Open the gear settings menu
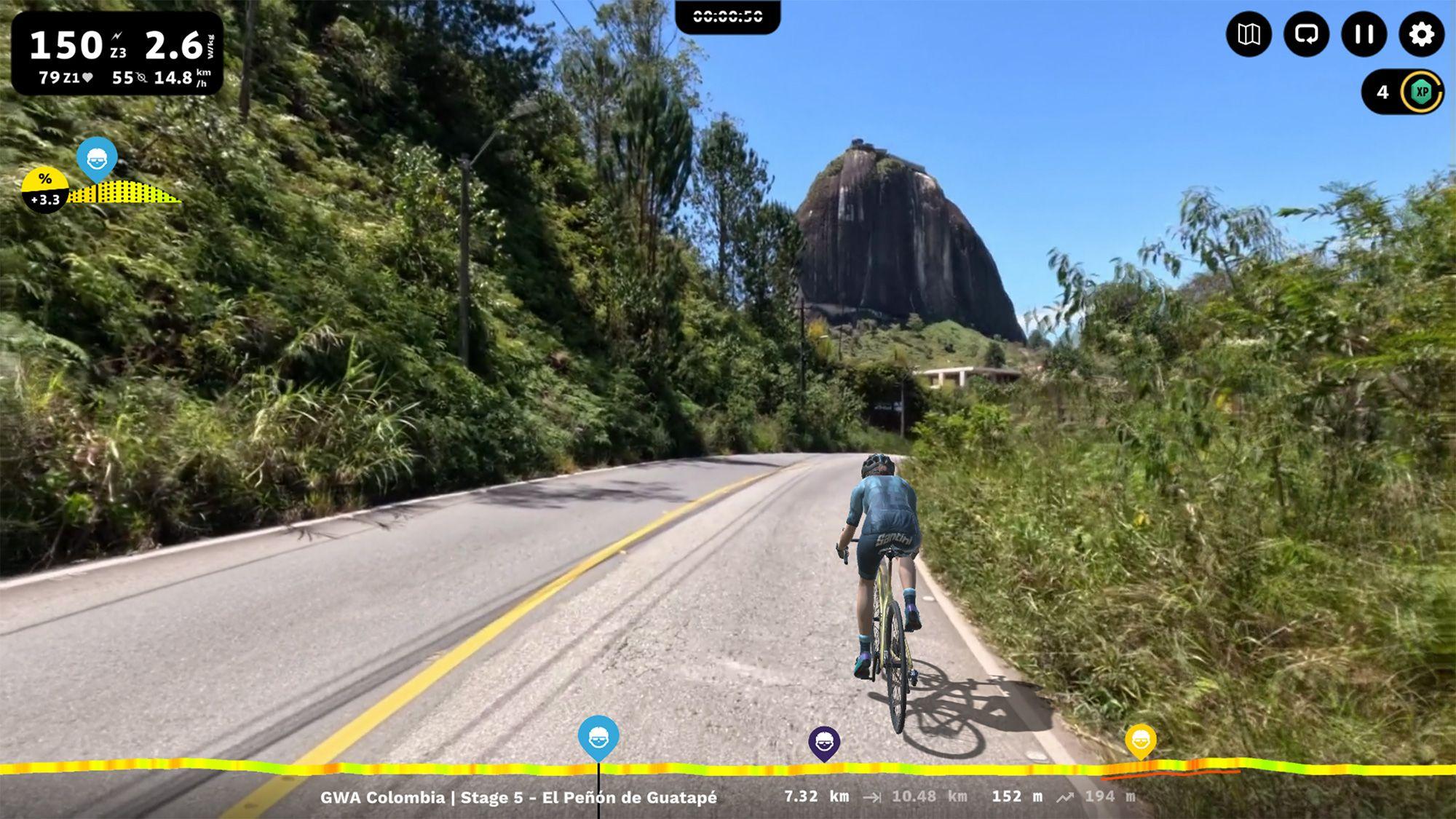This screenshot has width=1456, height=819. point(1421,34)
